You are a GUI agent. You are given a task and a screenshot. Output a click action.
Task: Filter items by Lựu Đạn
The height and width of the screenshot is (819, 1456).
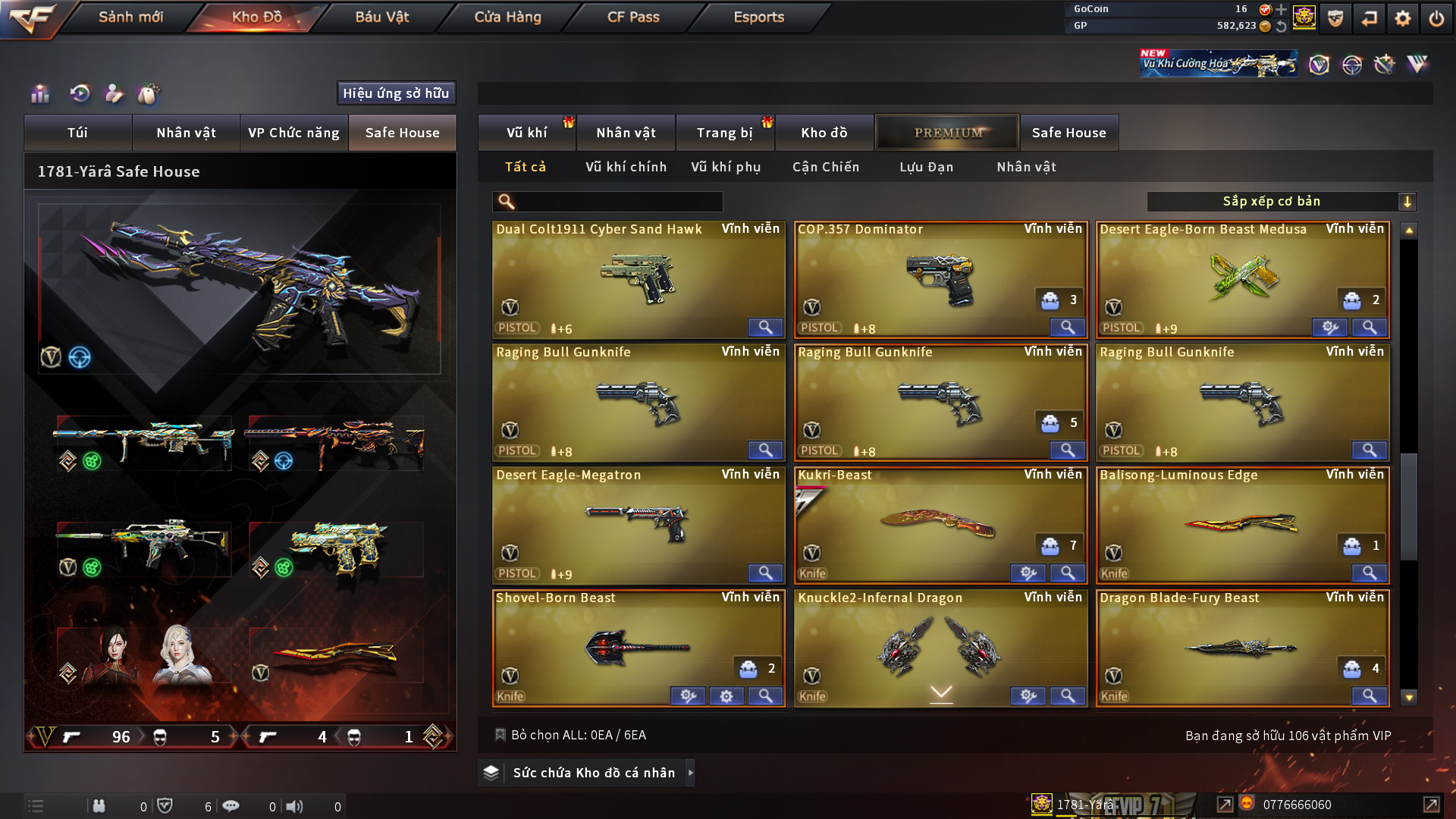(x=926, y=167)
